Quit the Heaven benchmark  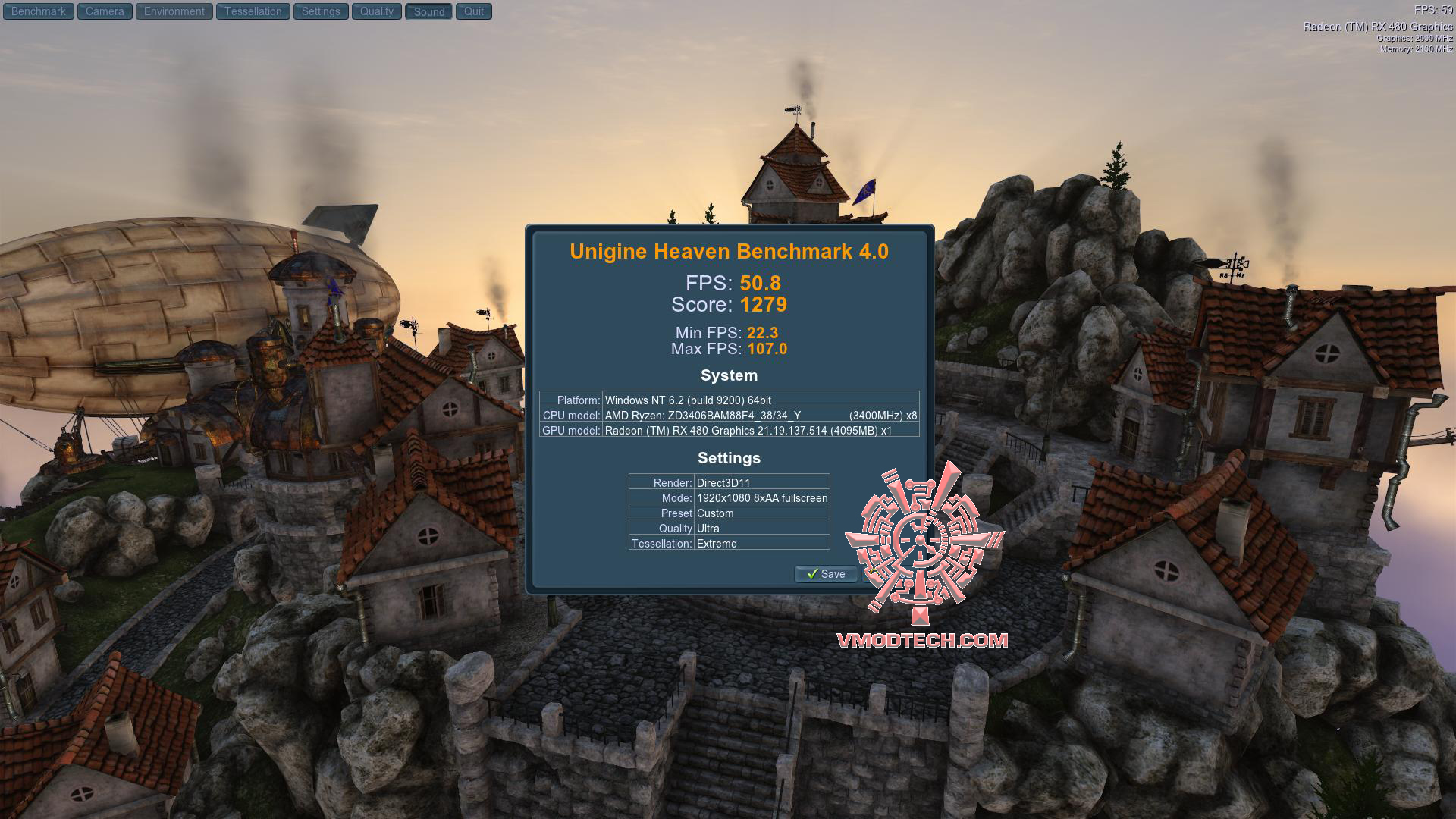tap(474, 11)
